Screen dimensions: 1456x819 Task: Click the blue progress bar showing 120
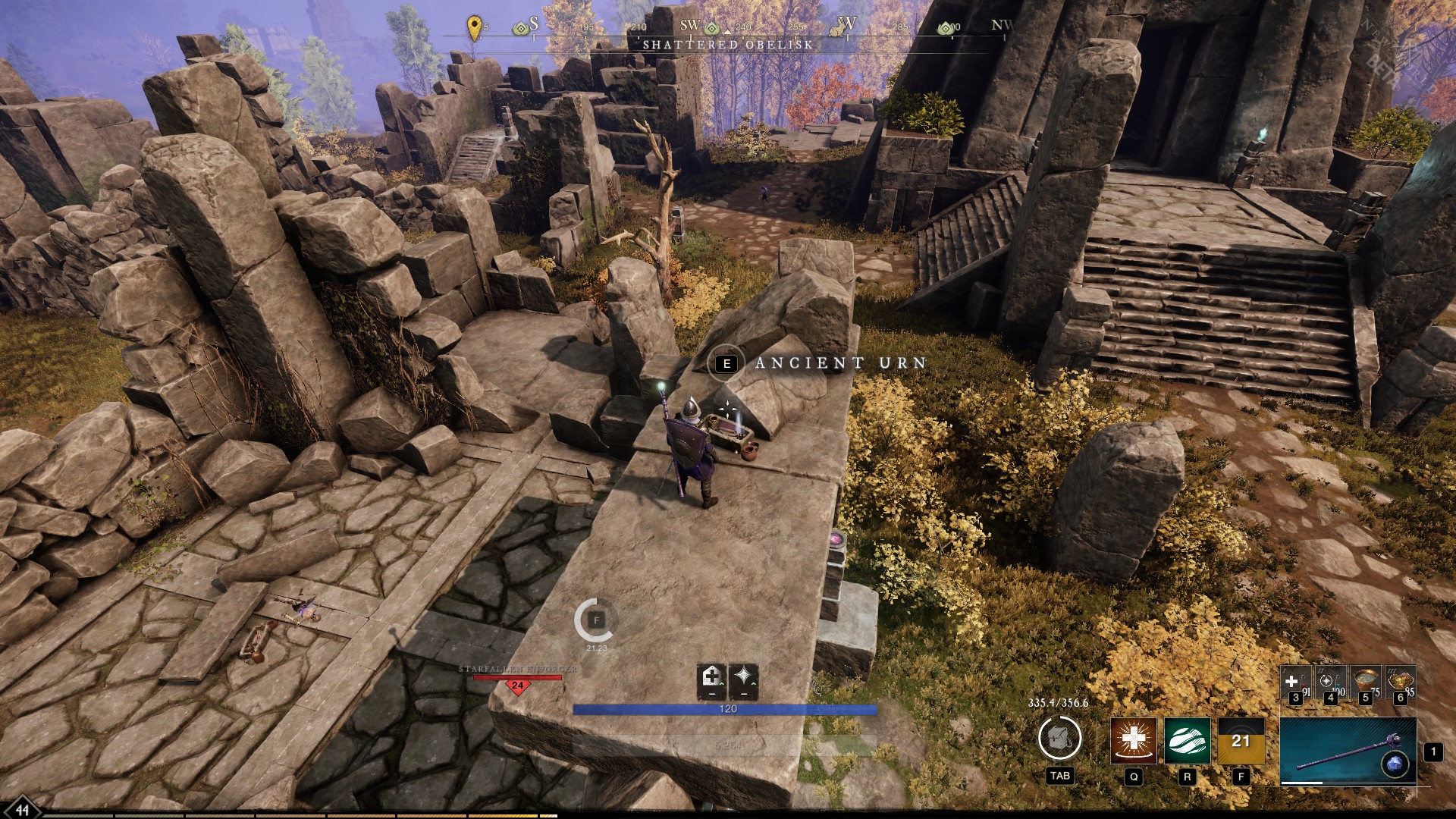pos(726,709)
